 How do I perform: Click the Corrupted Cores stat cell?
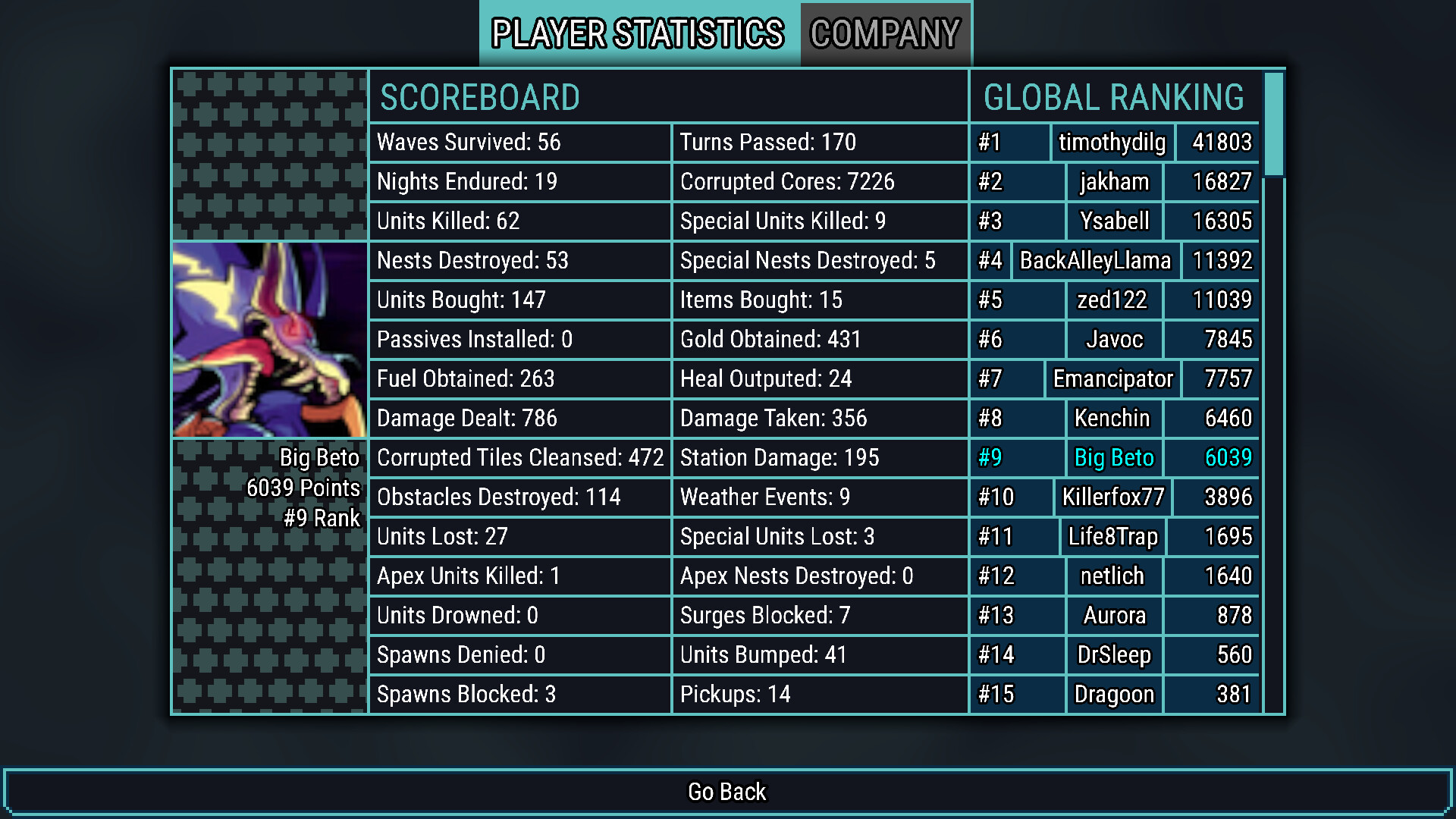[x=820, y=182]
